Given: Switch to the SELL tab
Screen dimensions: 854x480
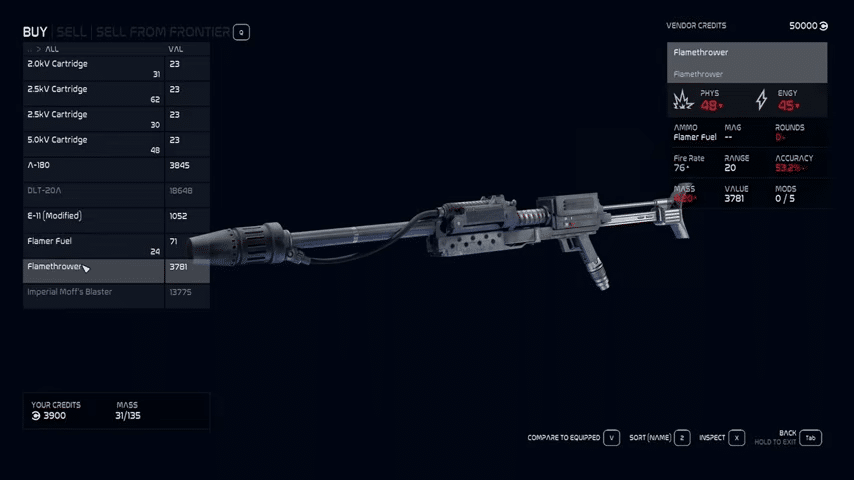Looking at the screenshot, I should pyautogui.click(x=71, y=32).
